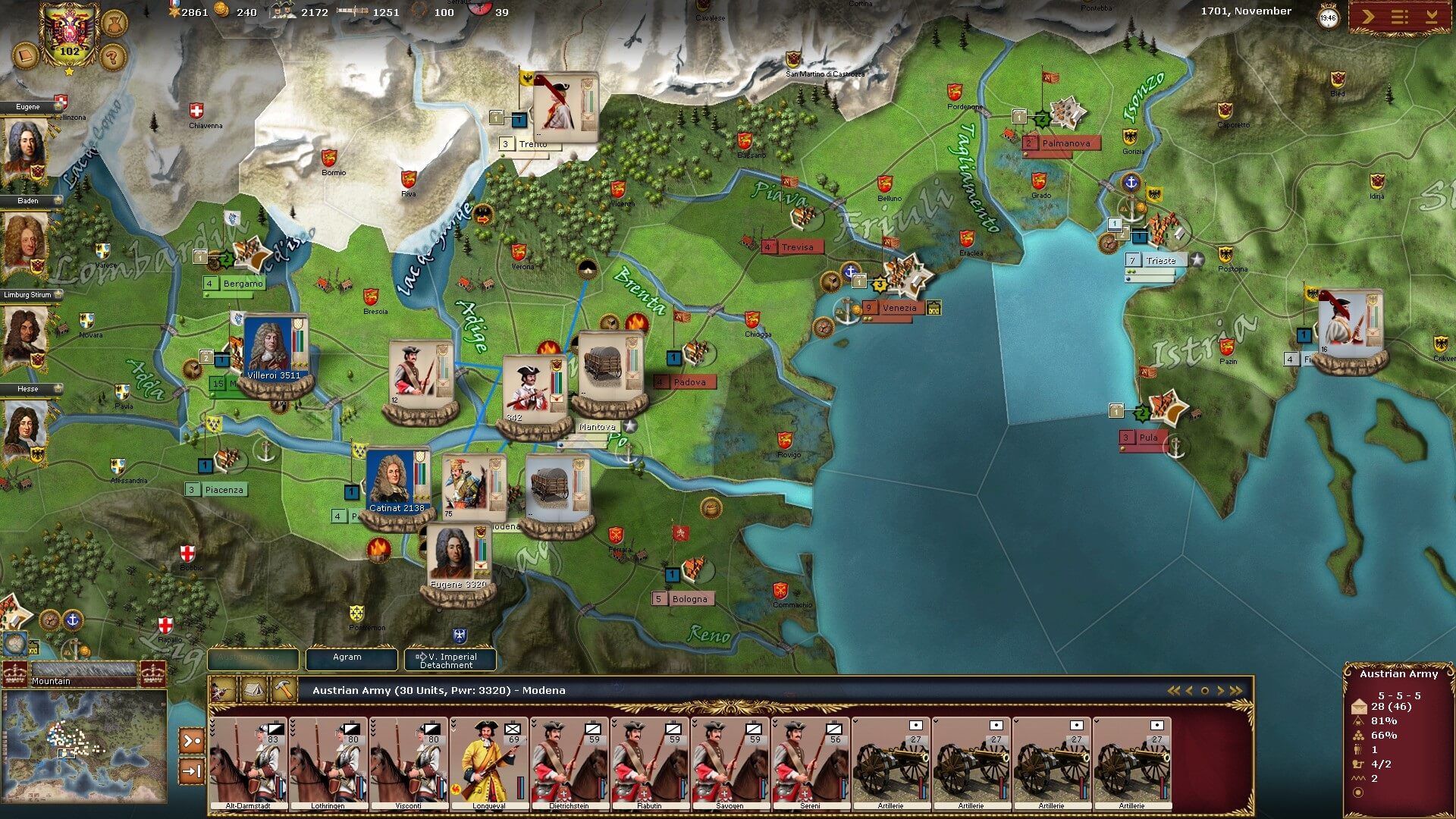Screen dimensions: 1456x819
Task: Click the save game download-arrow button
Action: click(x=1432, y=17)
